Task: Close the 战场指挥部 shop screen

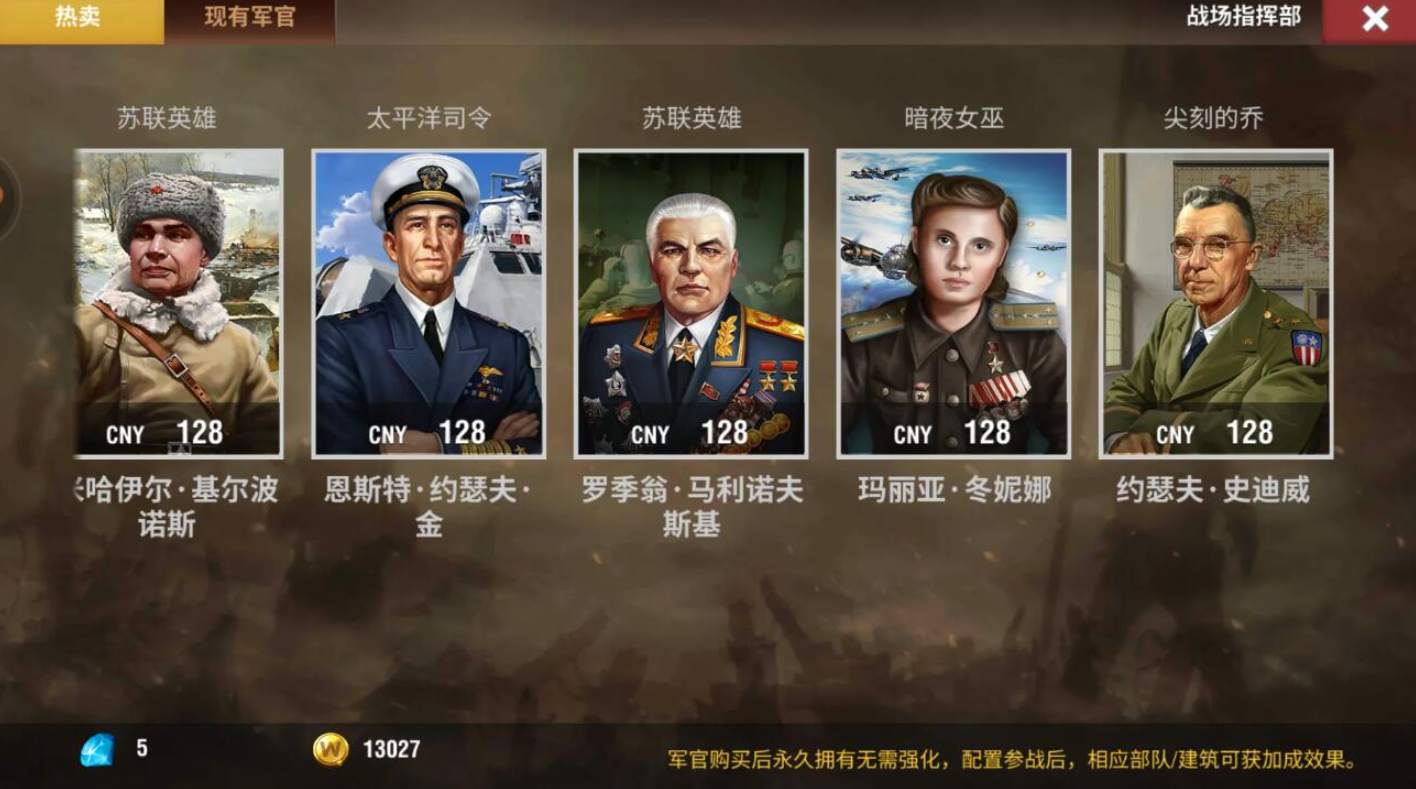Action: click(1376, 18)
